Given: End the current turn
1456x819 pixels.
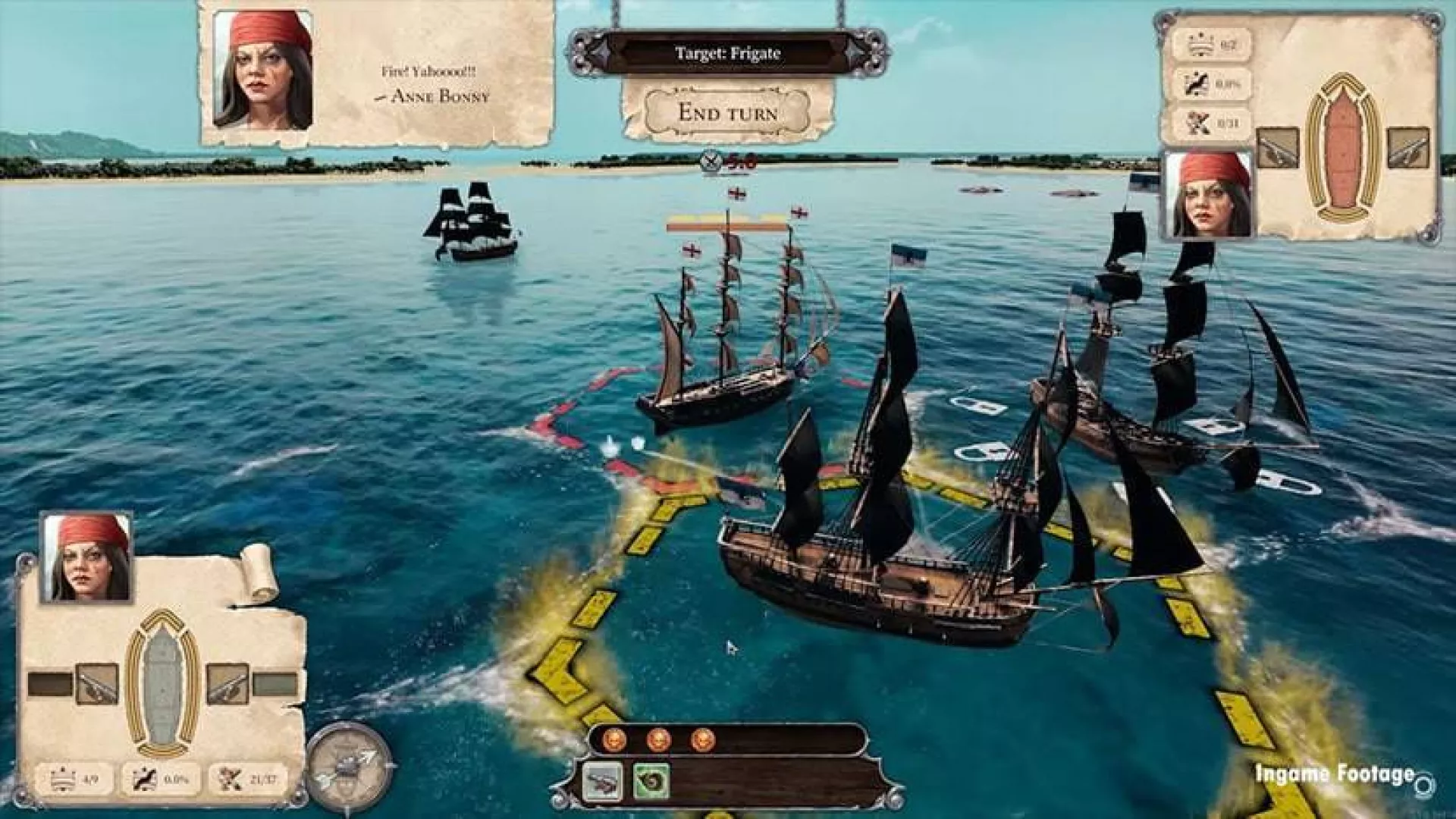Looking at the screenshot, I should coord(727,113).
